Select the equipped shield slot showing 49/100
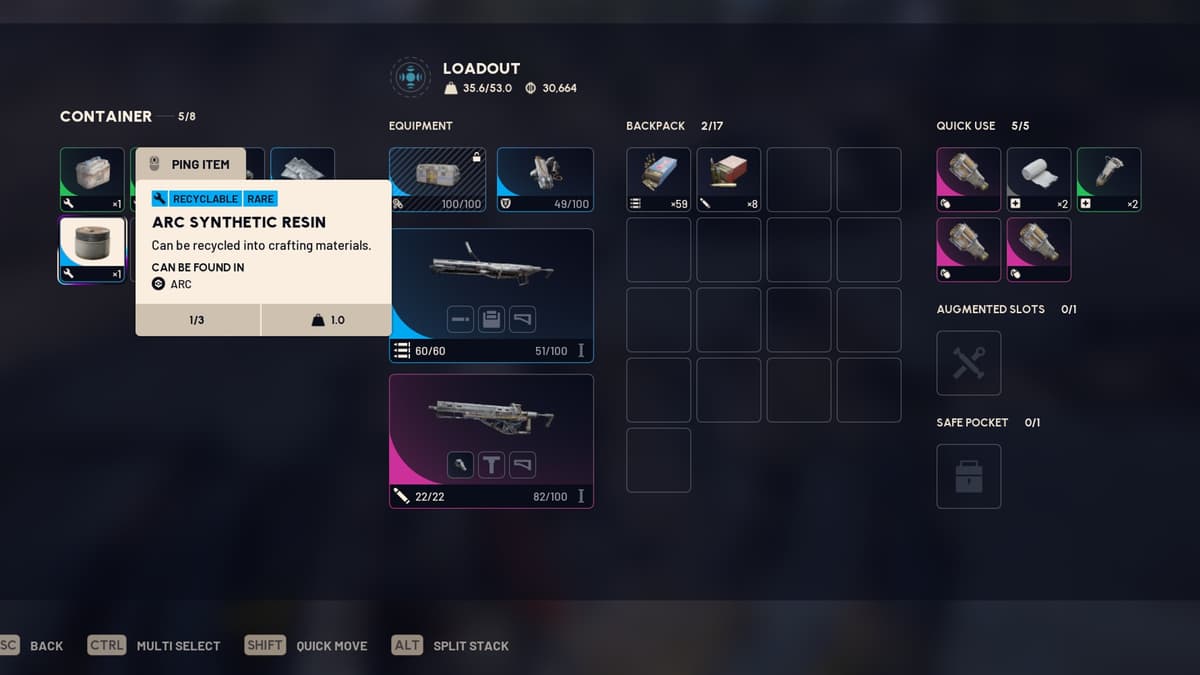Image resolution: width=1200 pixels, height=675 pixels. 545,179
